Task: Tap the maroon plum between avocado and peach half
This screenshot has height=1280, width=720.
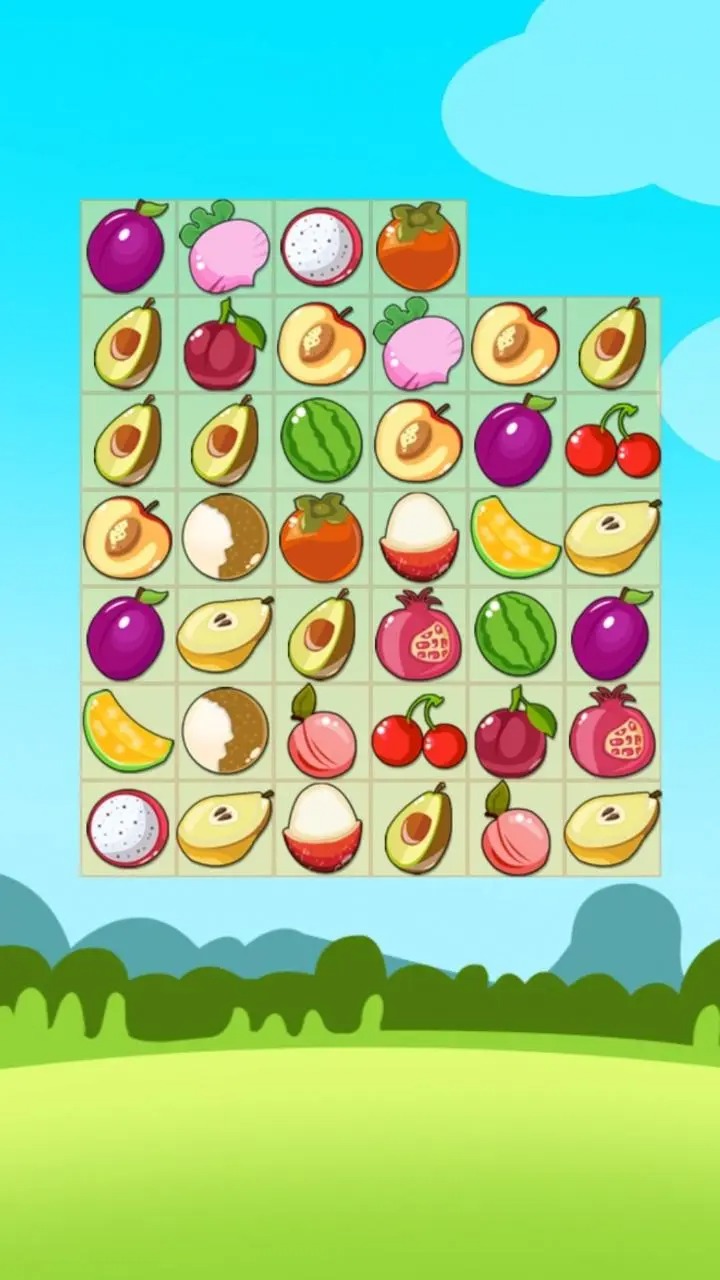Action: tap(224, 343)
